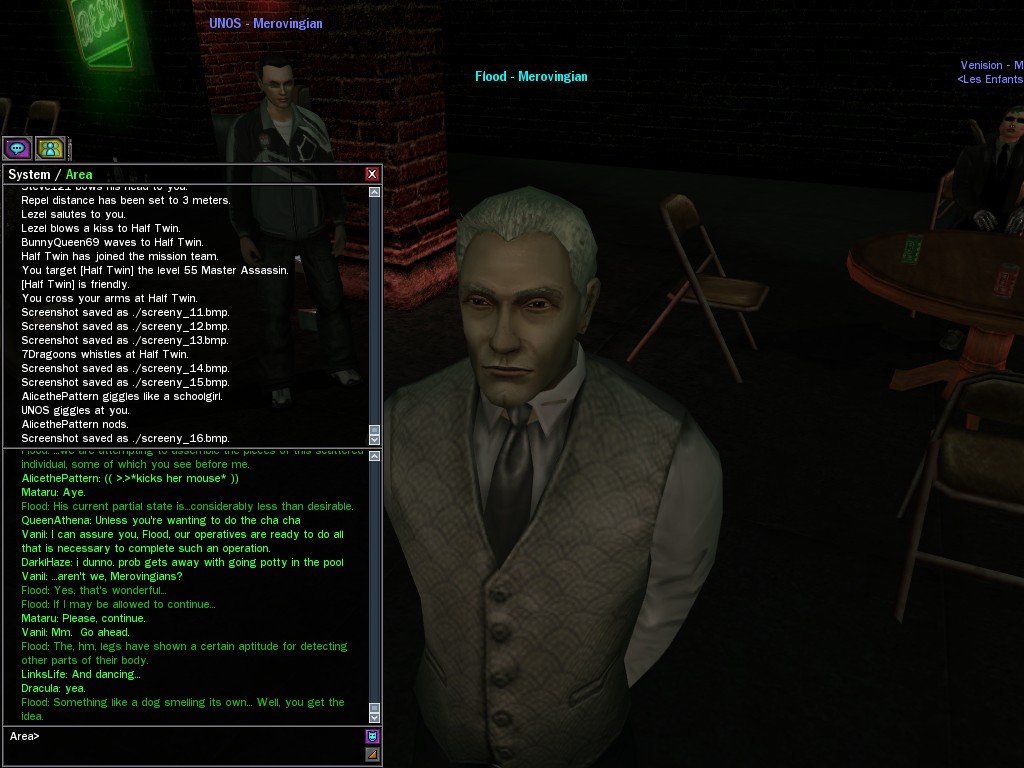Select the System tab label
The width and height of the screenshot is (1024, 768).
[28, 174]
